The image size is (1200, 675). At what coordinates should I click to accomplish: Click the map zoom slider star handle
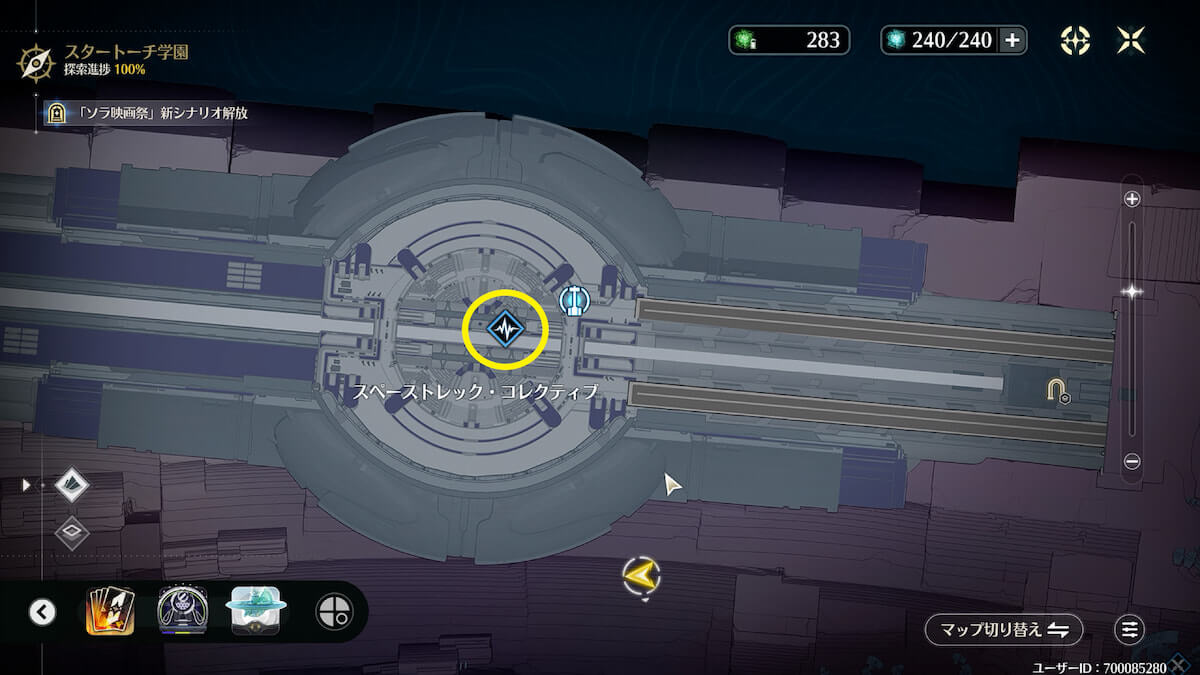tap(1132, 292)
